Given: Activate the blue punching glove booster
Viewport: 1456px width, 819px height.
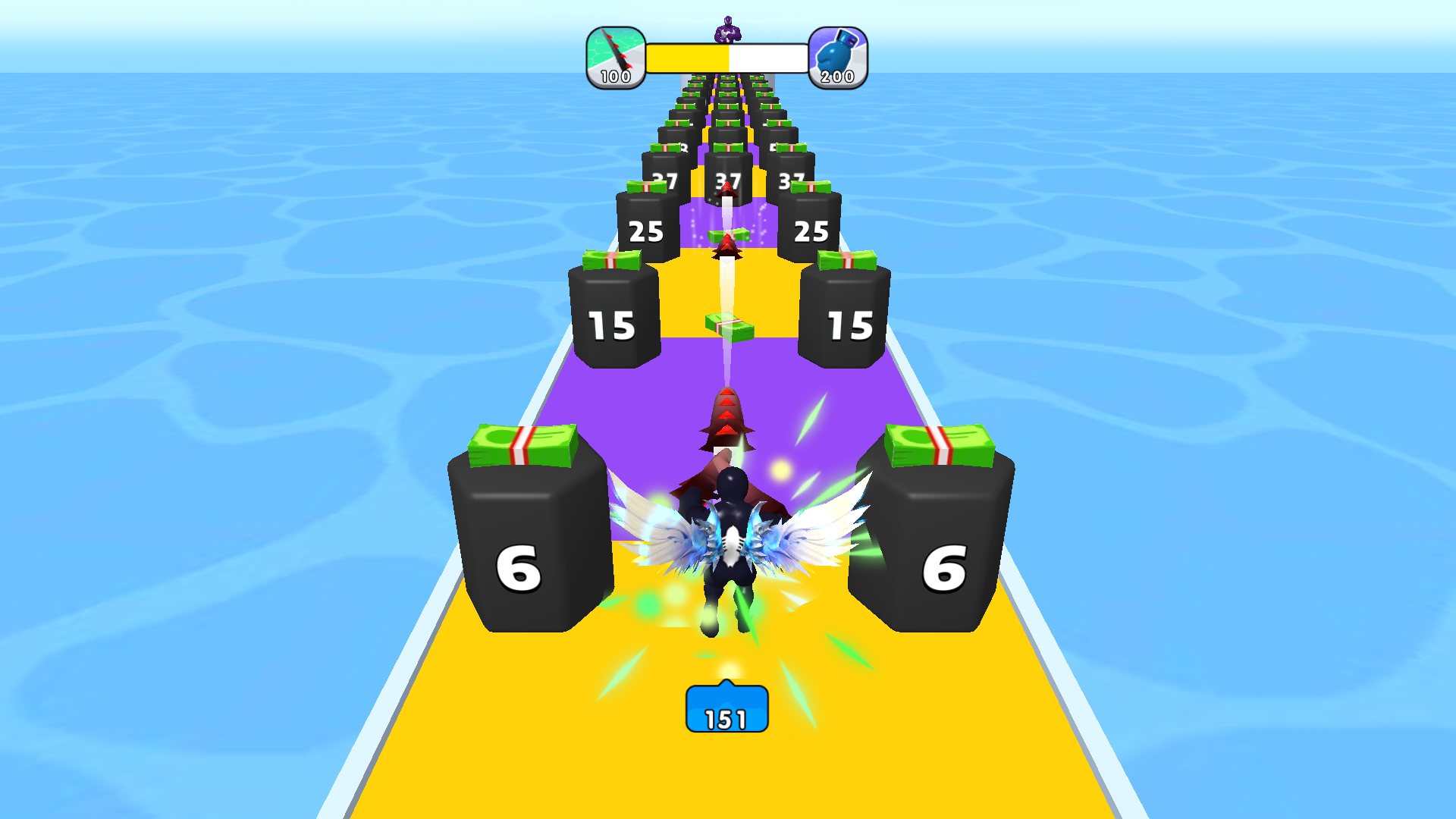Looking at the screenshot, I should (x=837, y=53).
